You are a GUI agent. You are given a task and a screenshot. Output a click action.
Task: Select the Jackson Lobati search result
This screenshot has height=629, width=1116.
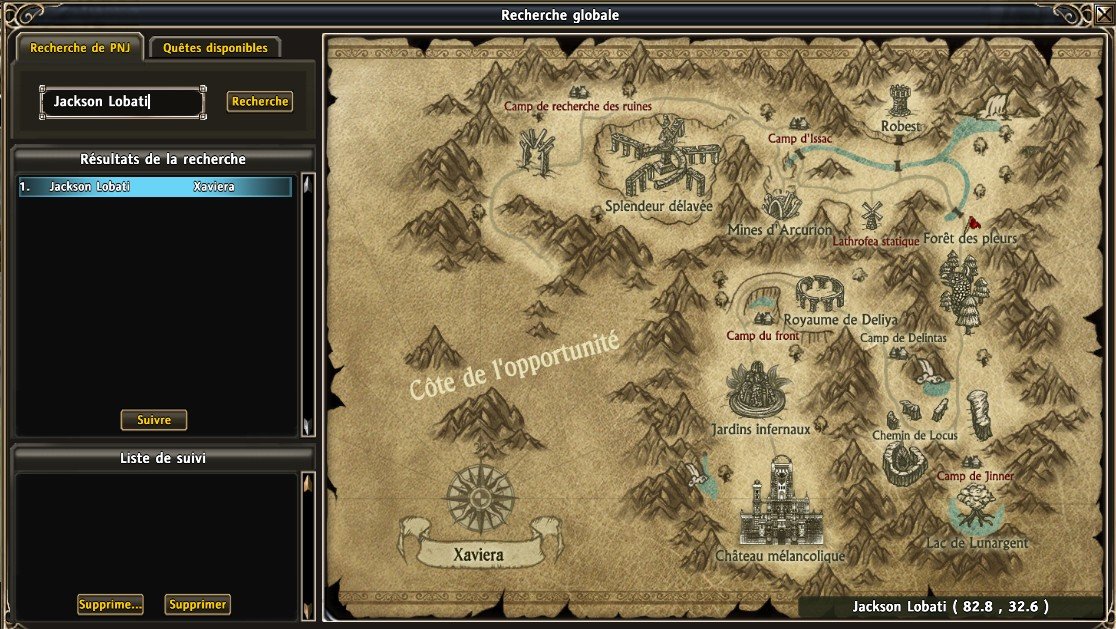tap(155, 187)
